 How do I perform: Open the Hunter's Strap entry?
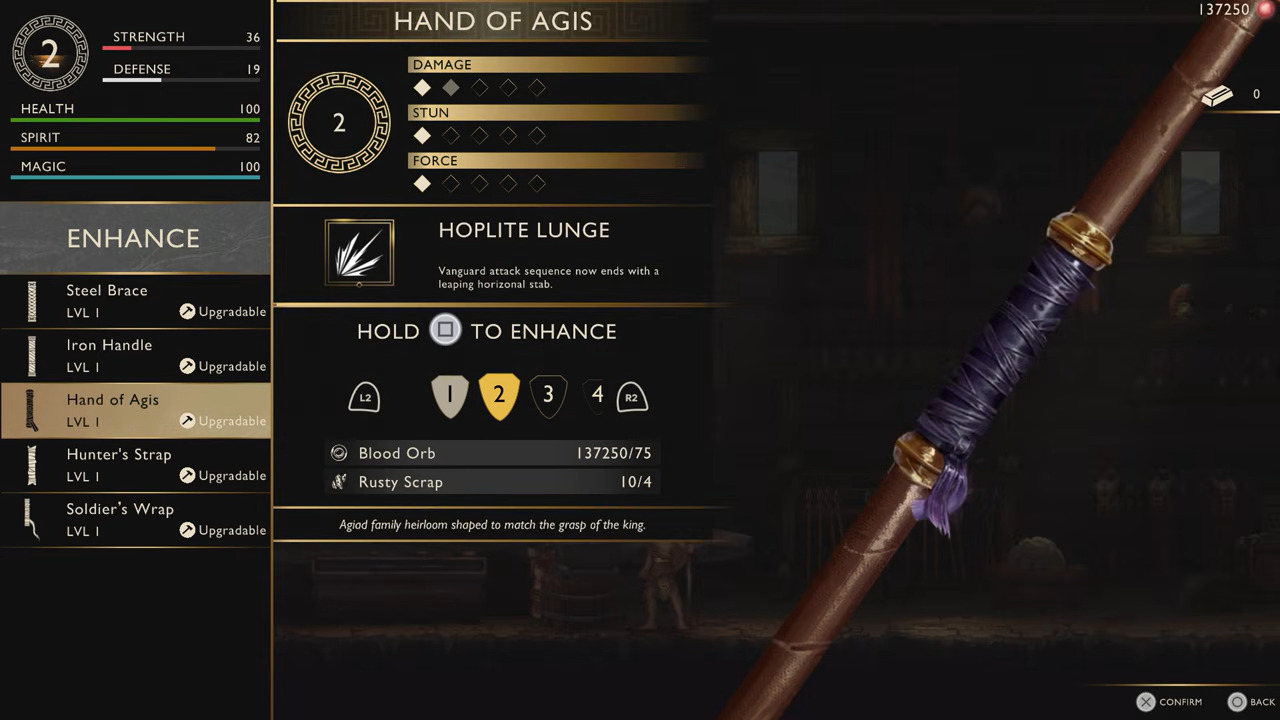coord(135,465)
